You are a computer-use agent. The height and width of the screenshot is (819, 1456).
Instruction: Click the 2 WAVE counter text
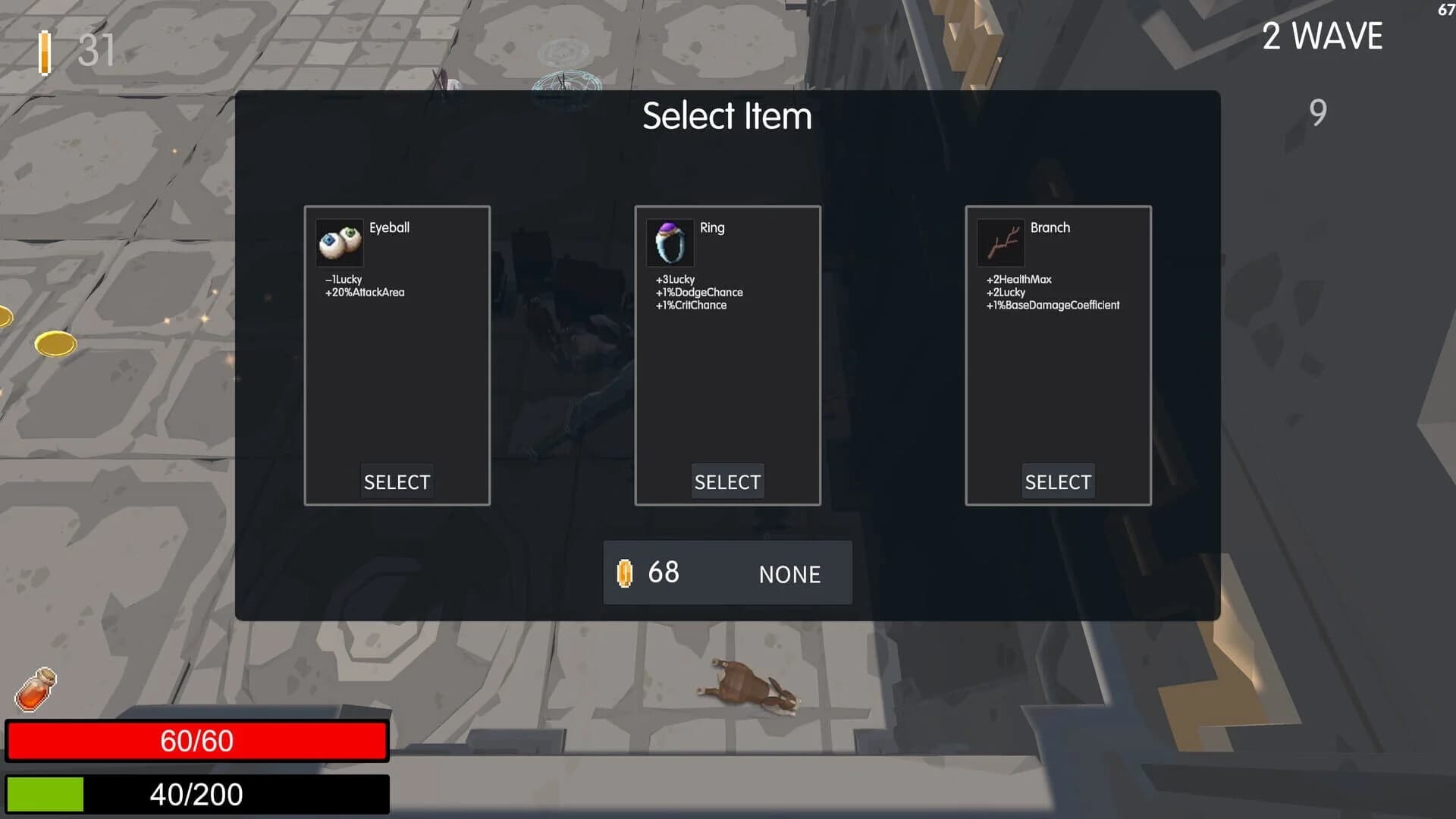(x=1322, y=36)
